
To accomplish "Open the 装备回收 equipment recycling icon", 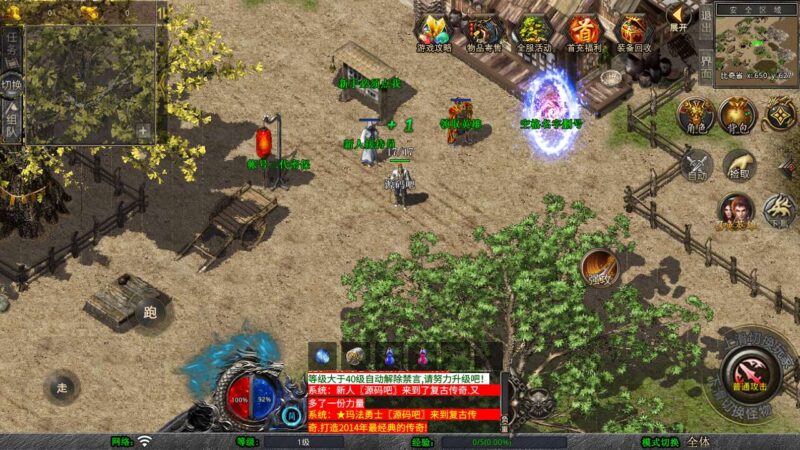I will tap(633, 31).
